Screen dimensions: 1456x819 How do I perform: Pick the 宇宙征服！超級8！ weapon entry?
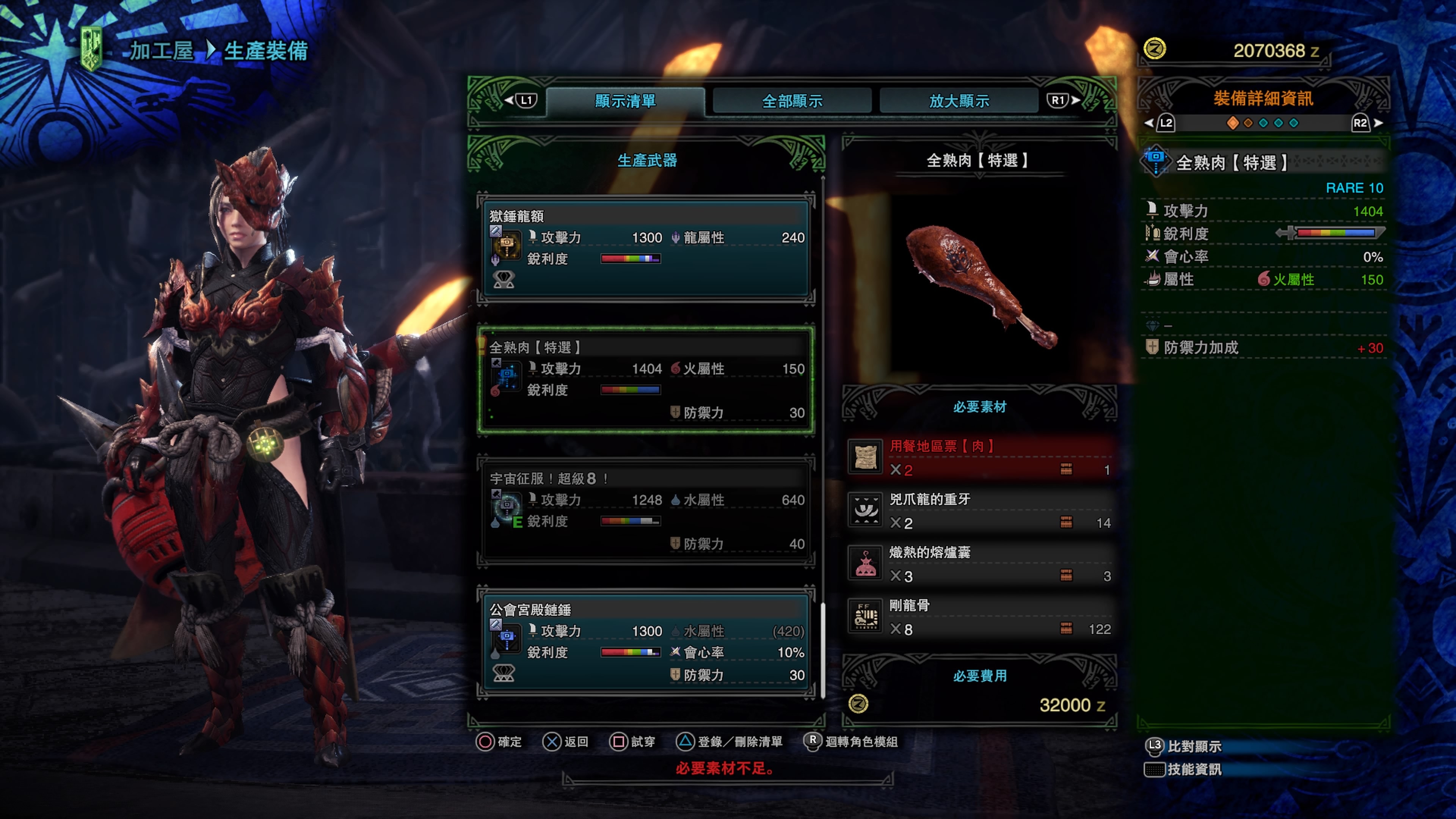click(646, 511)
